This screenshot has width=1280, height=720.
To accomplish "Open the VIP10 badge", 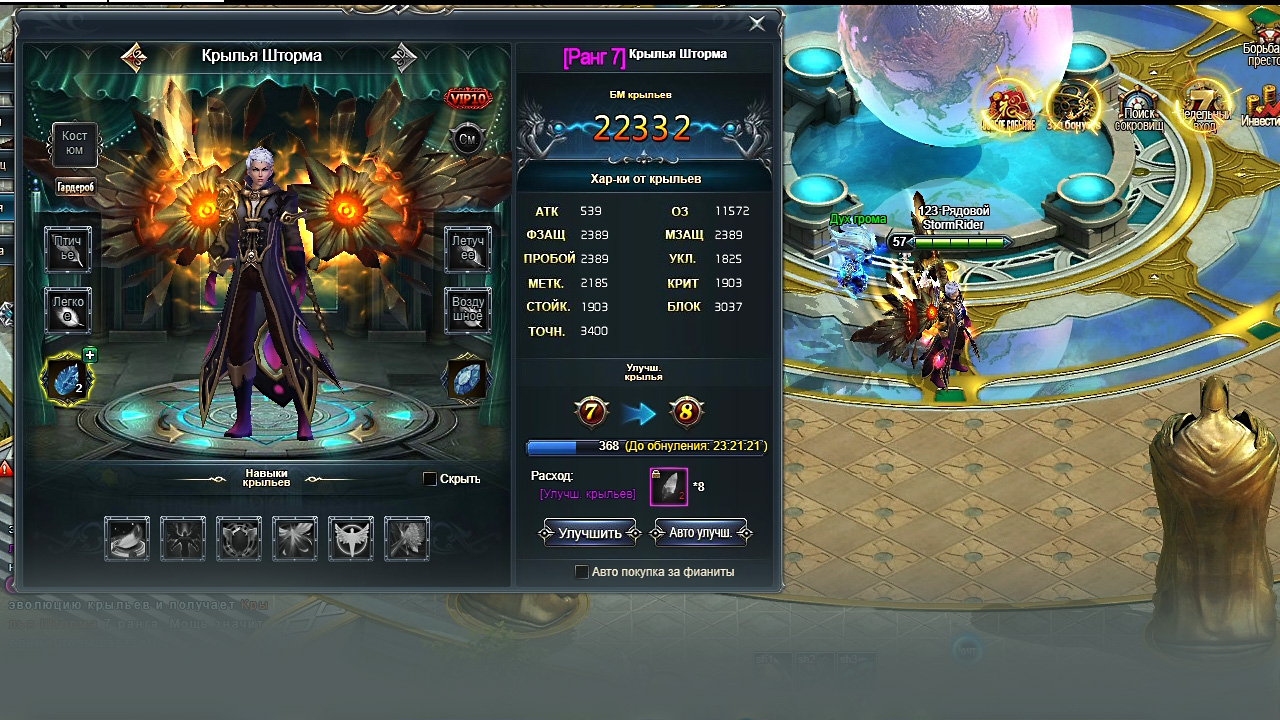I will tap(467, 99).
